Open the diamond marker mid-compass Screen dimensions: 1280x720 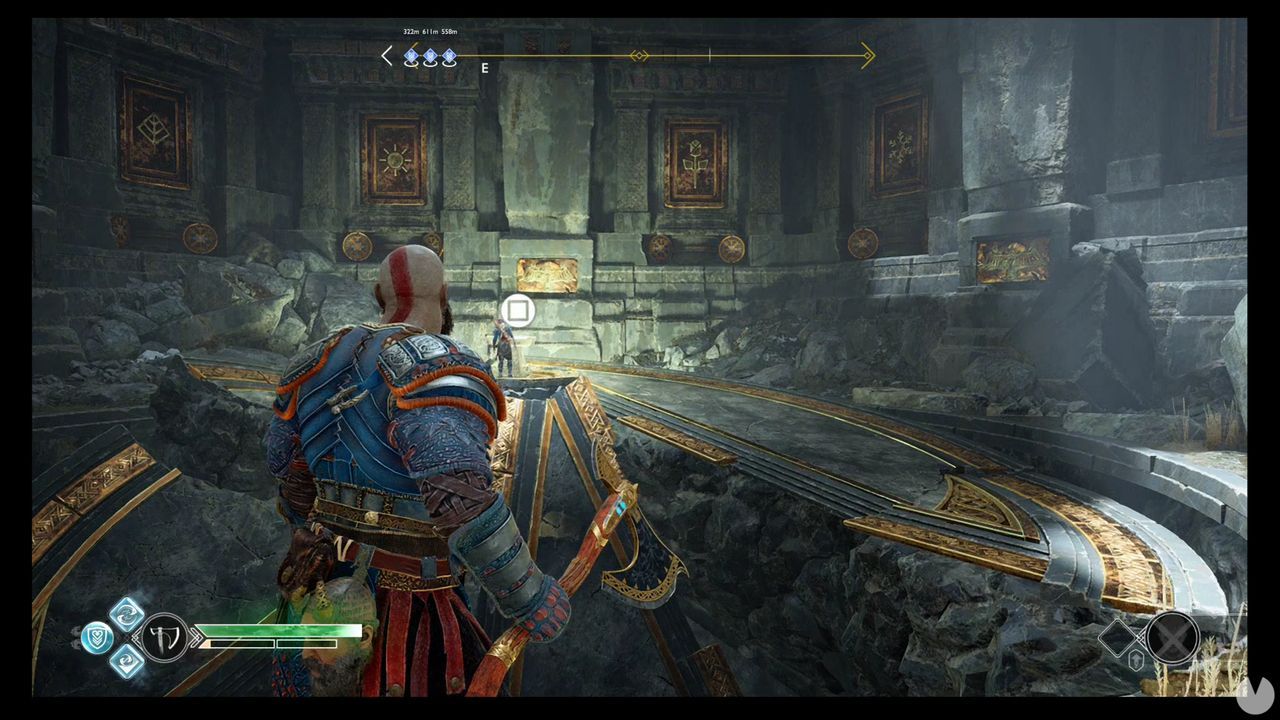637,56
